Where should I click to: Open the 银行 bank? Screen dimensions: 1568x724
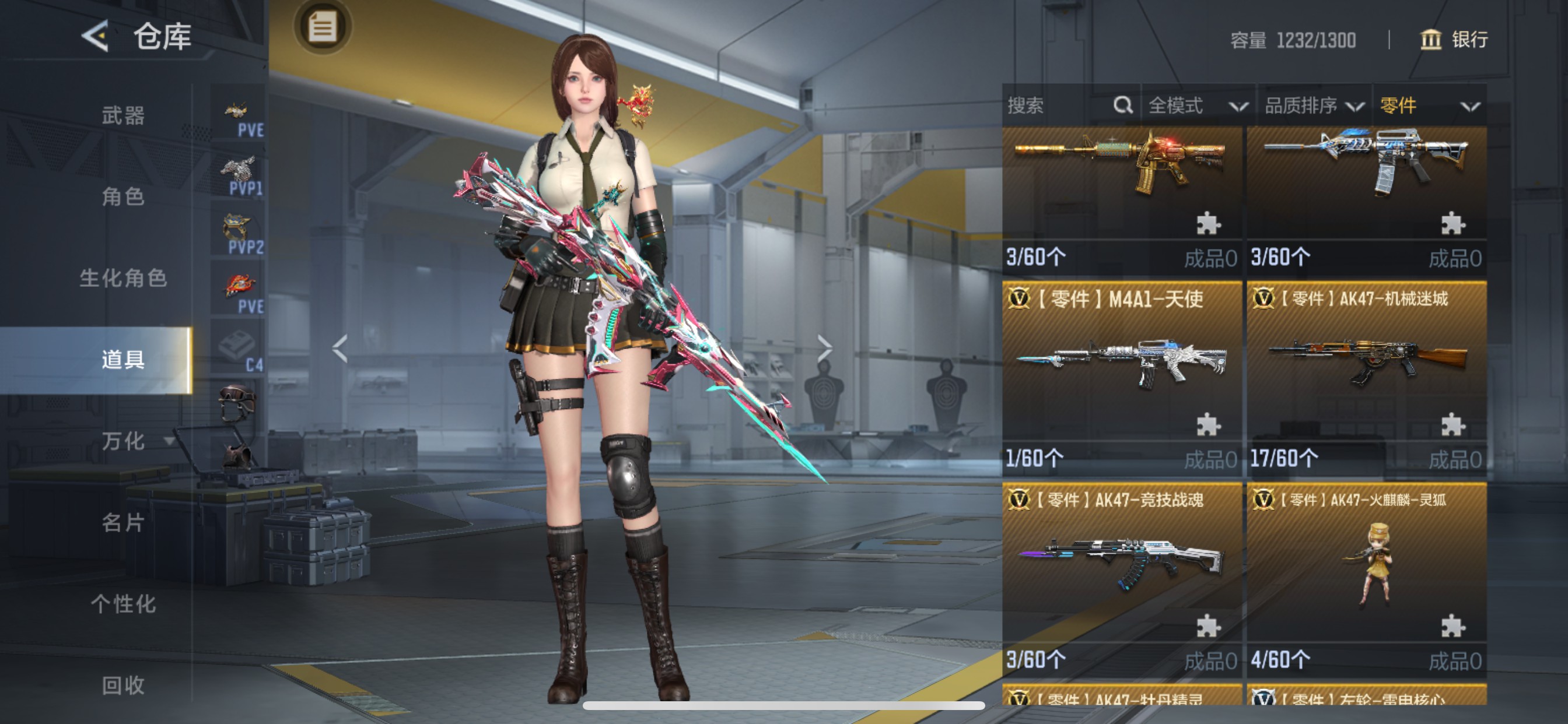(1454, 40)
